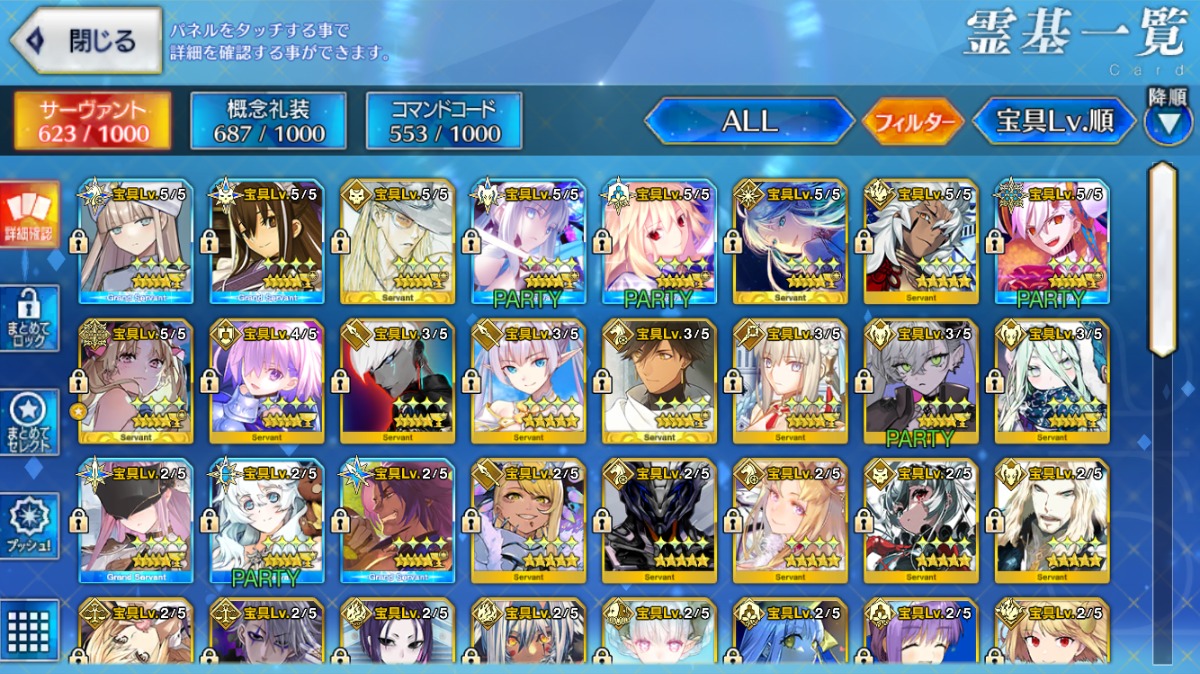Viewport: 1200px width, 674px height.
Task: Pick the dark black armored knight card
Action: [659, 521]
